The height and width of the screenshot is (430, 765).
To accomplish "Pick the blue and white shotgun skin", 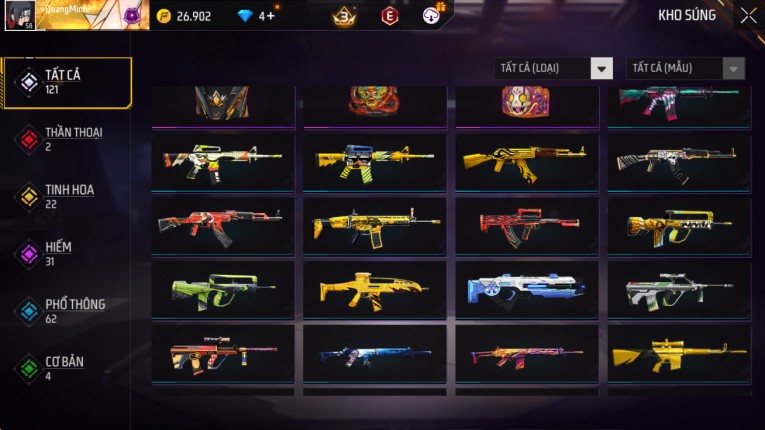I will (527, 289).
